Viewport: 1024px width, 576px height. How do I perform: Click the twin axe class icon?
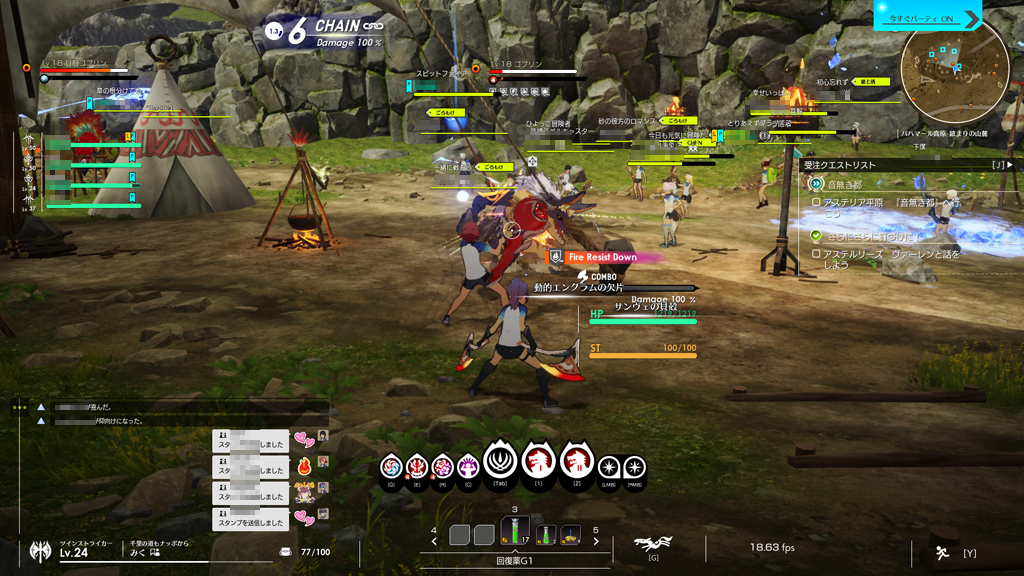pos(41,550)
